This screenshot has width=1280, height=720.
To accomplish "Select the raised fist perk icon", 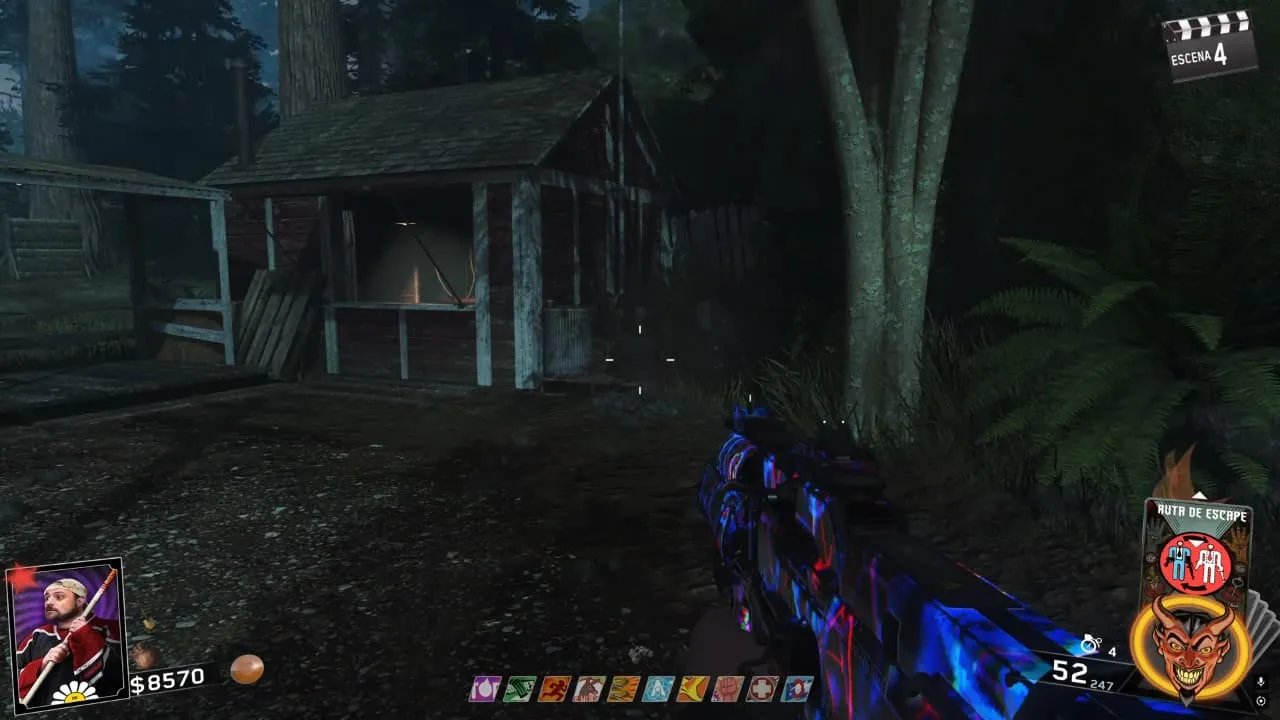I will (x=727, y=689).
